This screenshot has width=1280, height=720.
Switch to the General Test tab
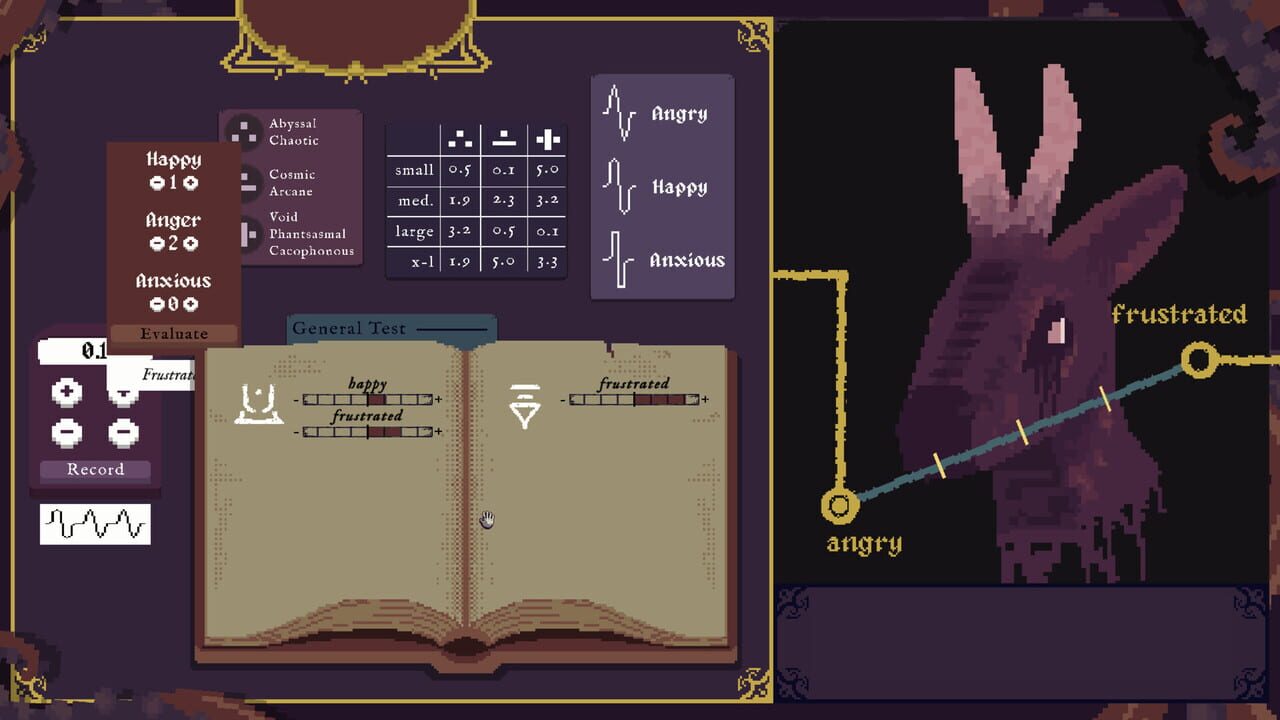(x=352, y=328)
